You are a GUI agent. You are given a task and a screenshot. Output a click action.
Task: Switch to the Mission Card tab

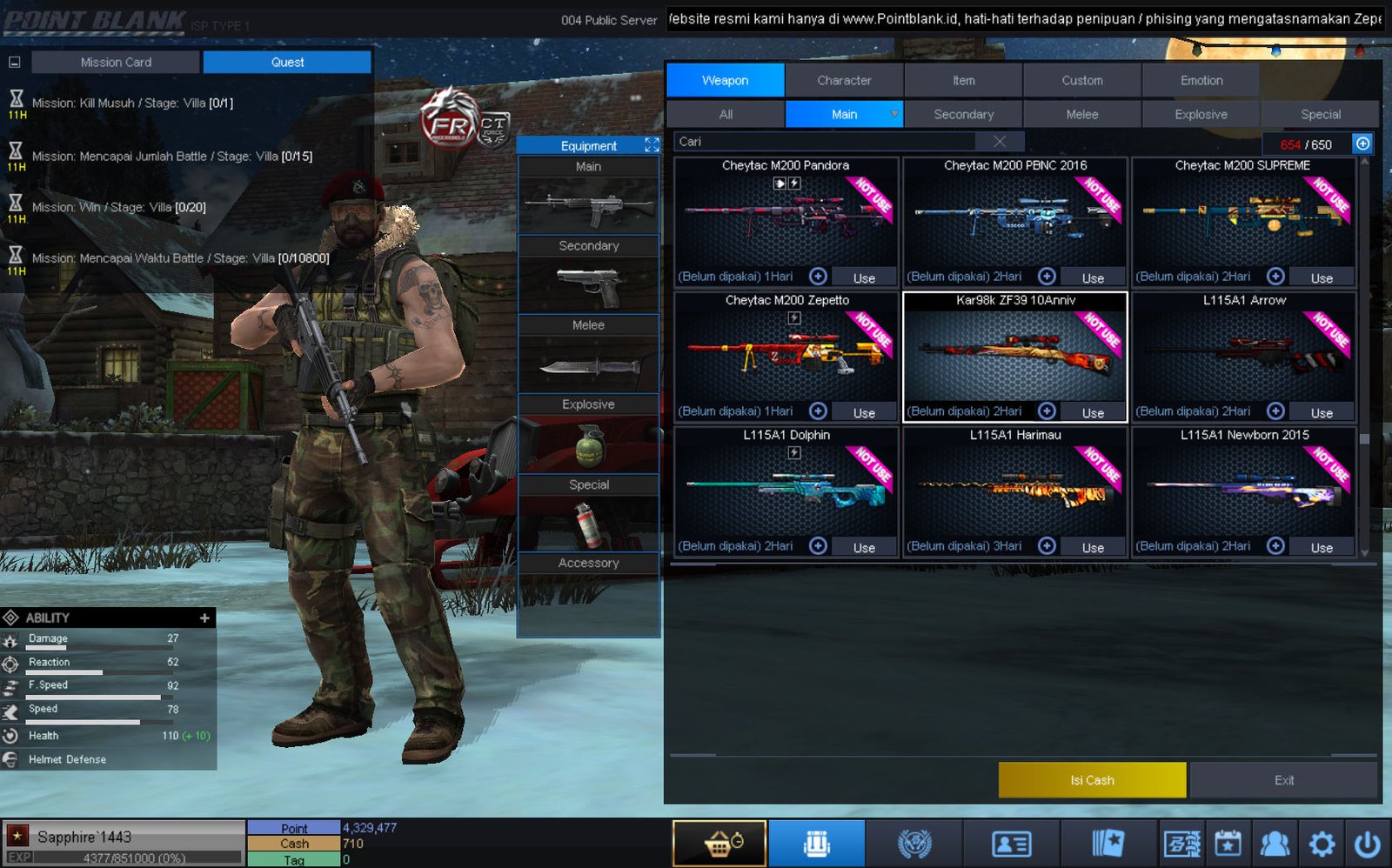(116, 63)
